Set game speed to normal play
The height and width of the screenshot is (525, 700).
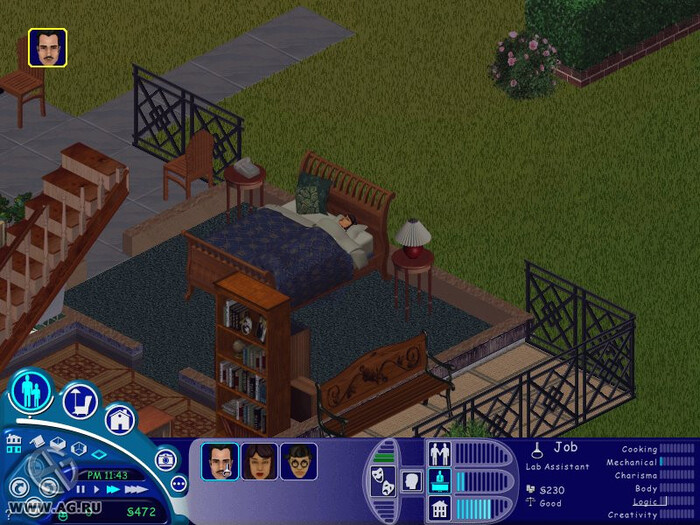(x=97, y=489)
